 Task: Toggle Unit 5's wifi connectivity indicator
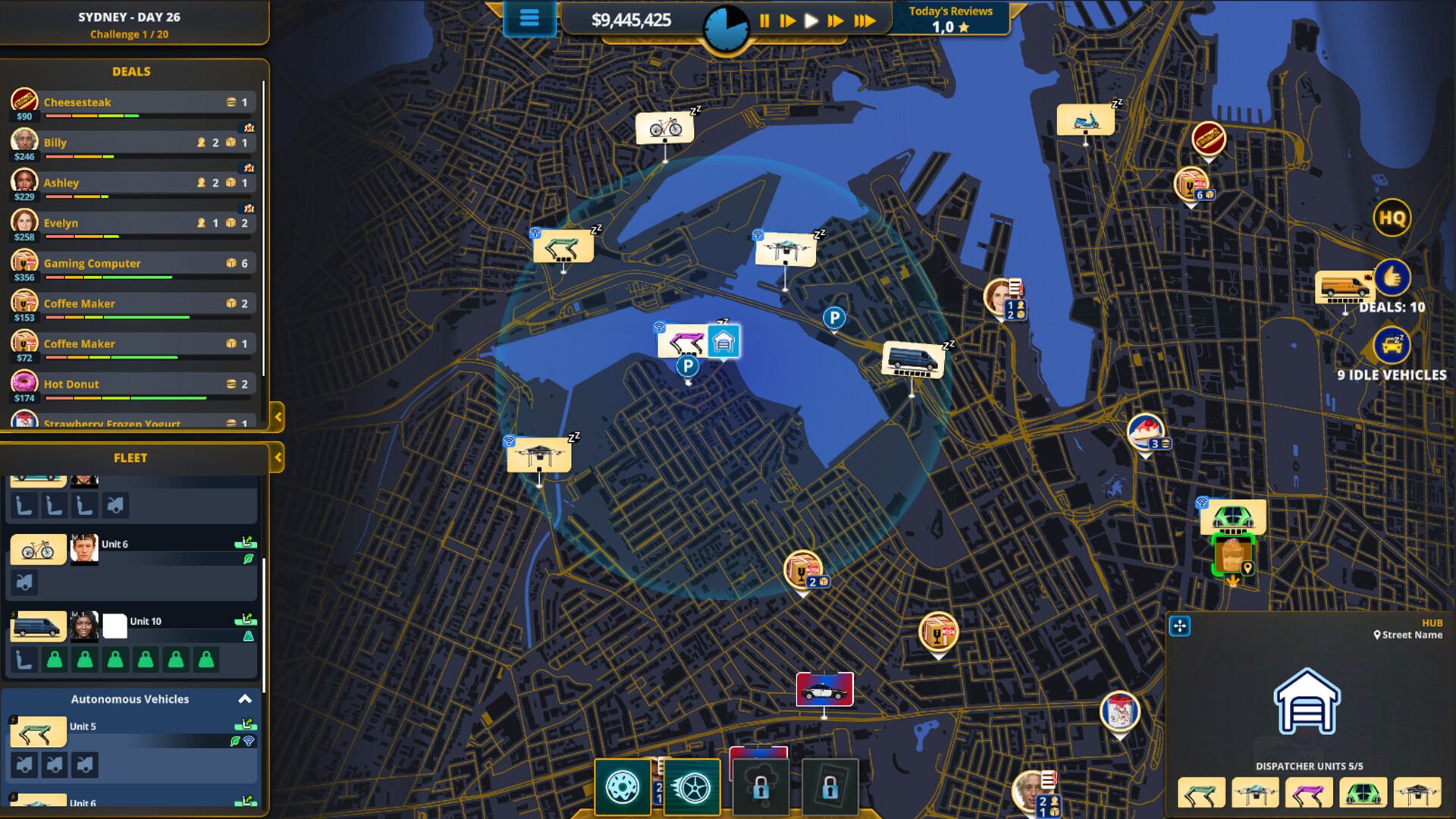[x=248, y=742]
